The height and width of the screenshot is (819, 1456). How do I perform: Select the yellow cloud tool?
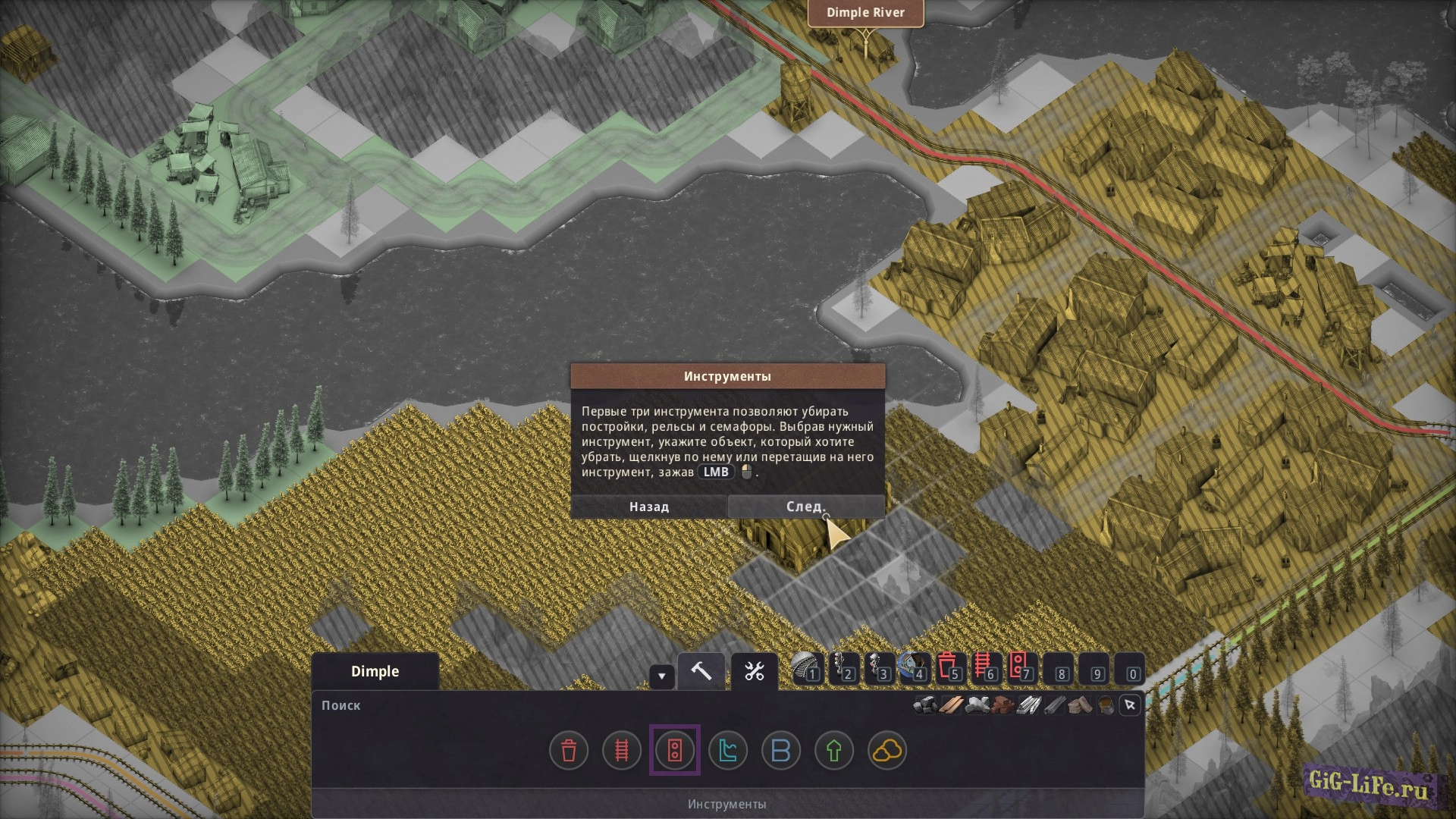pos(887,751)
